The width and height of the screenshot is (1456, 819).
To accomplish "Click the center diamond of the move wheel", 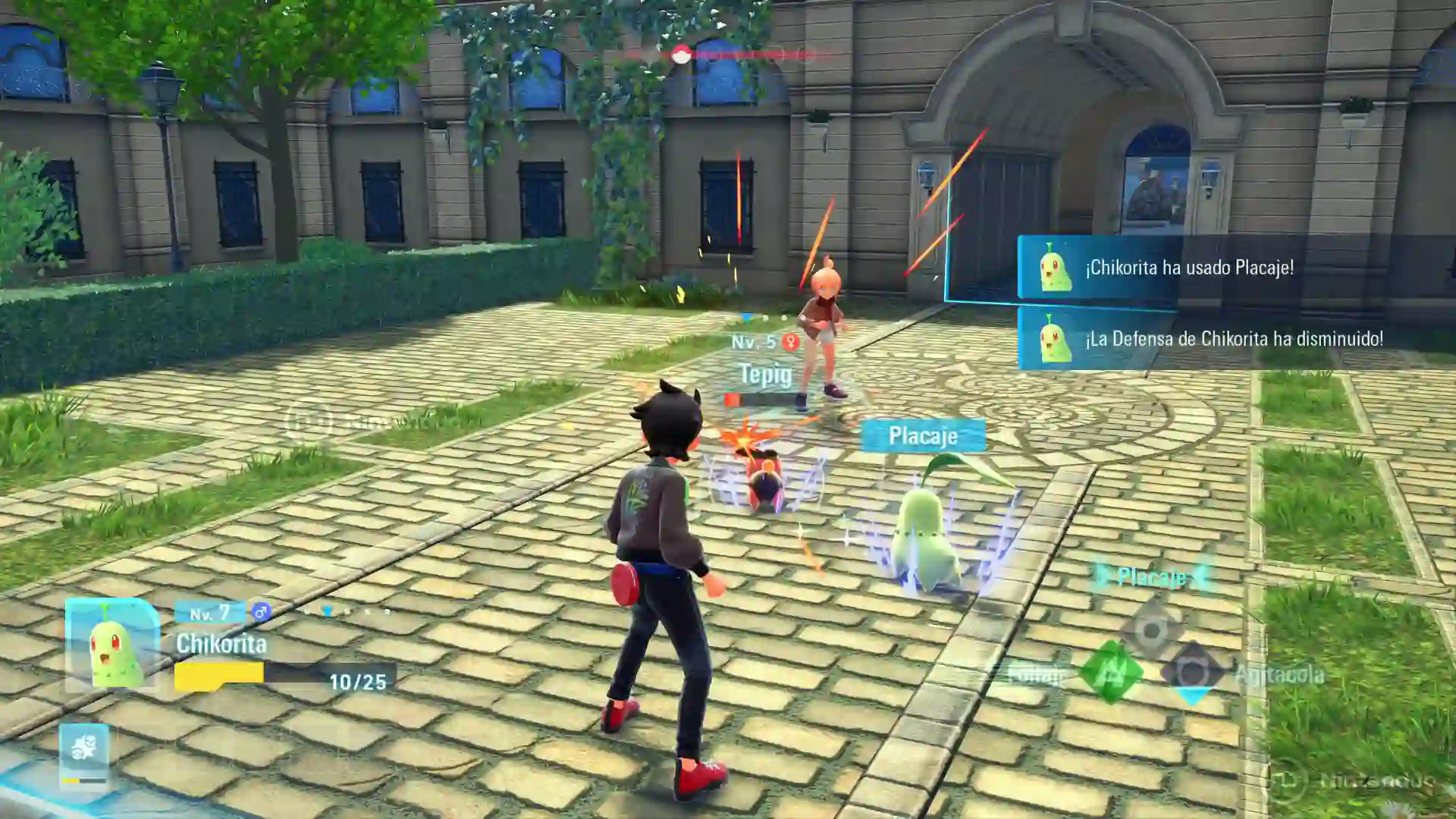I will click(1153, 632).
